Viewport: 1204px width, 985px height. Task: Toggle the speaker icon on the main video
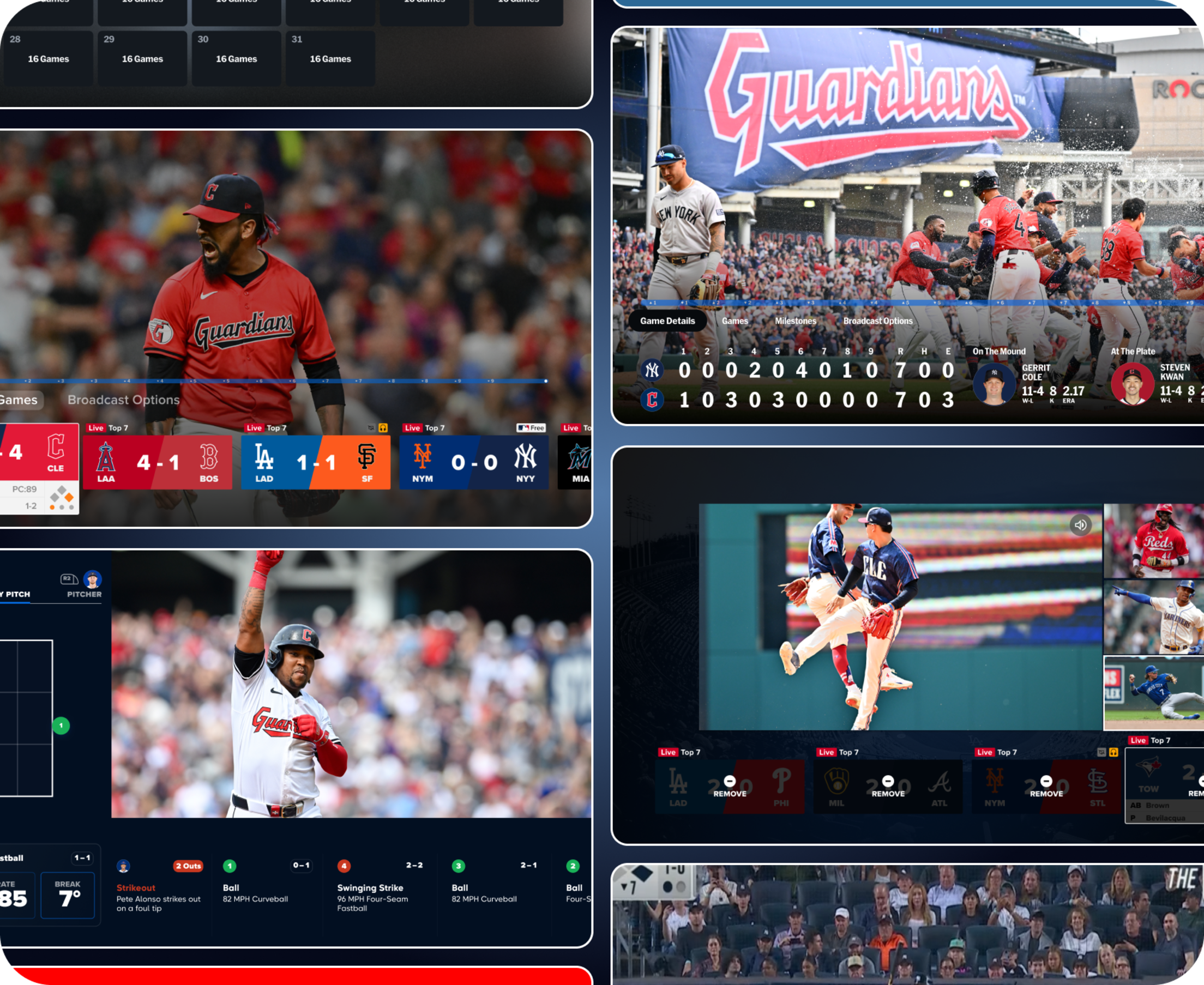click(1080, 525)
